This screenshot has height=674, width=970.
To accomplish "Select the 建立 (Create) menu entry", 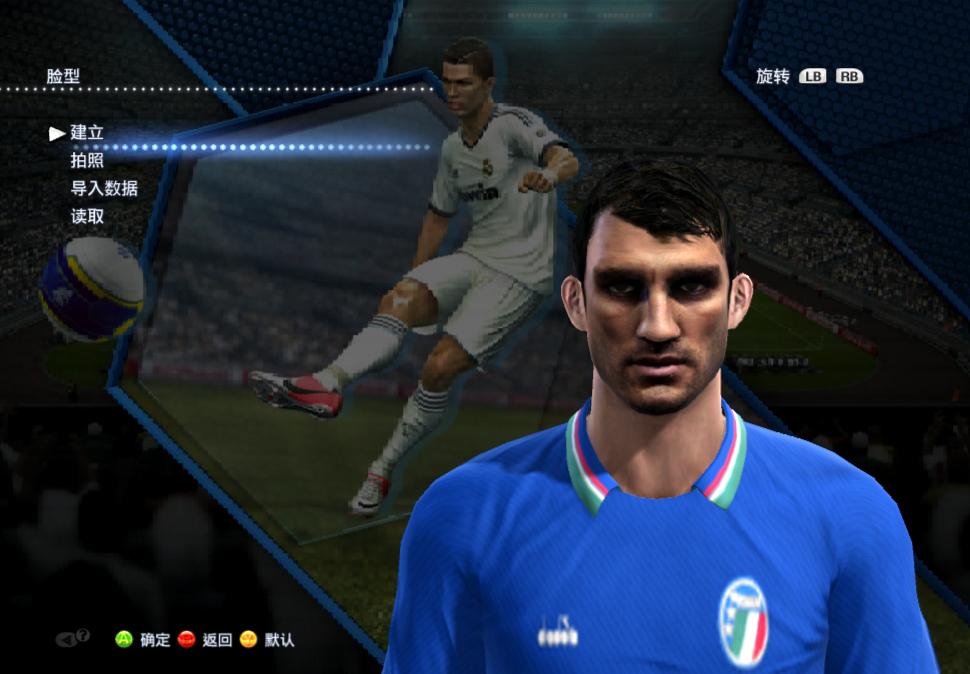I will [x=87, y=133].
